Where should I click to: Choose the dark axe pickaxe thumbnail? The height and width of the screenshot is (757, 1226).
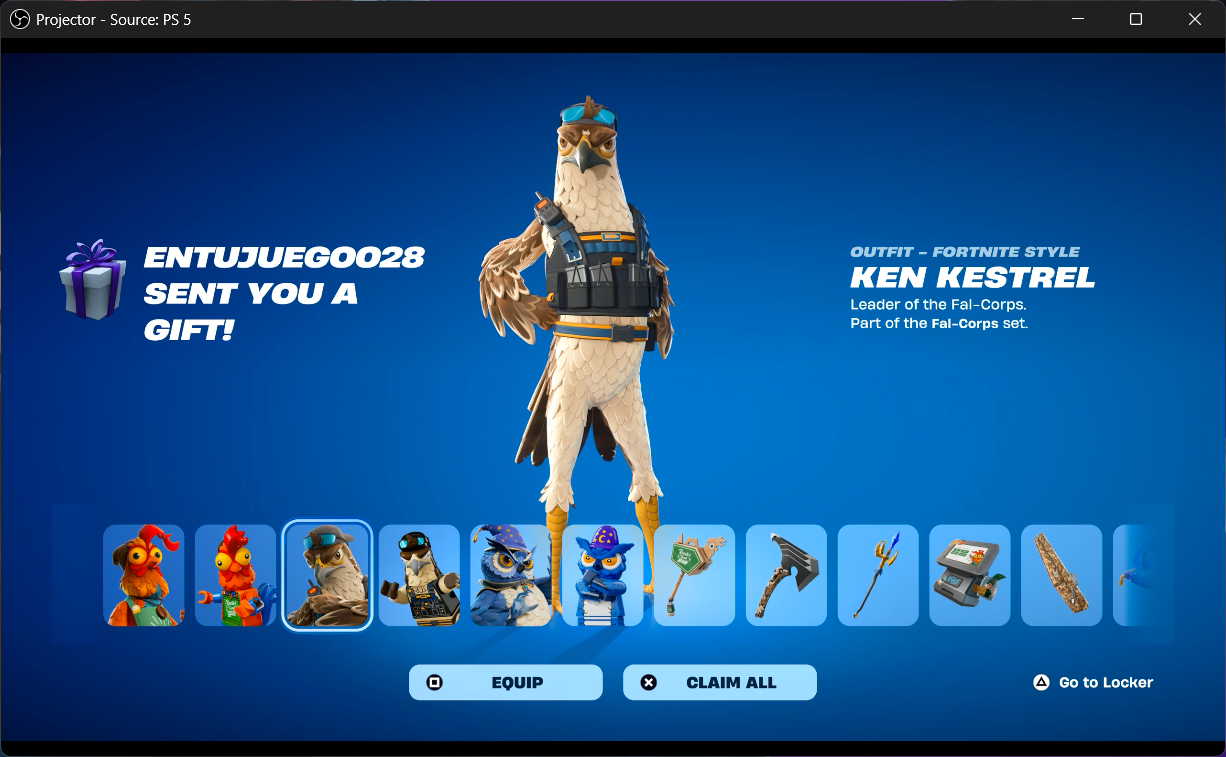[x=786, y=575]
